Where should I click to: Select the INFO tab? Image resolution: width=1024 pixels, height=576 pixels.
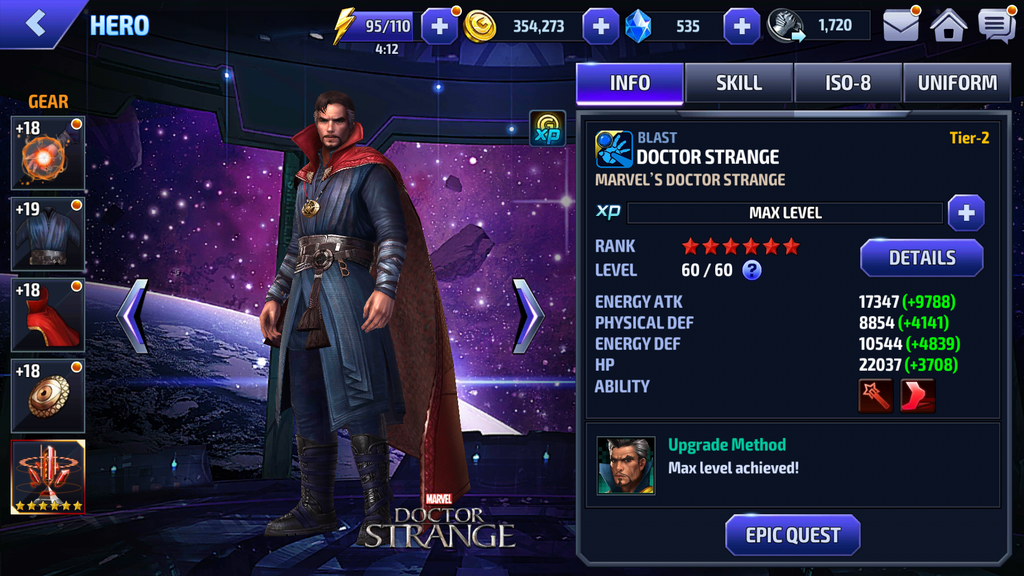(630, 83)
